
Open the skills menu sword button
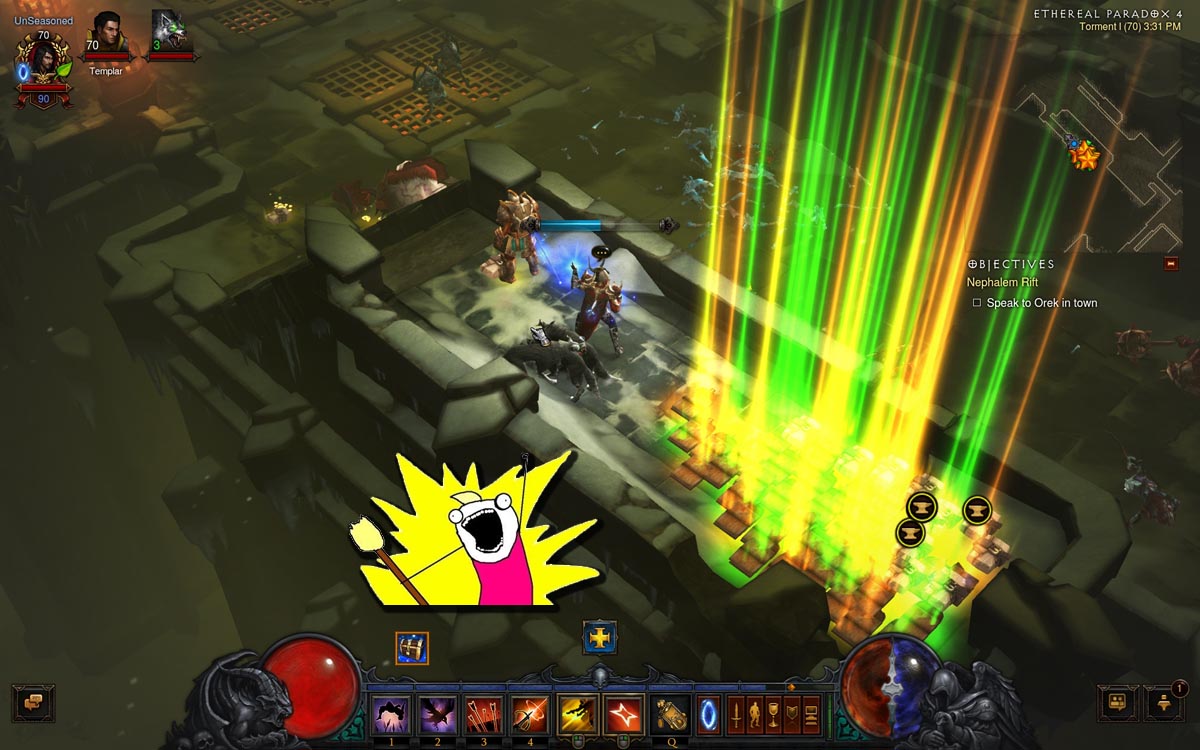tap(736, 714)
